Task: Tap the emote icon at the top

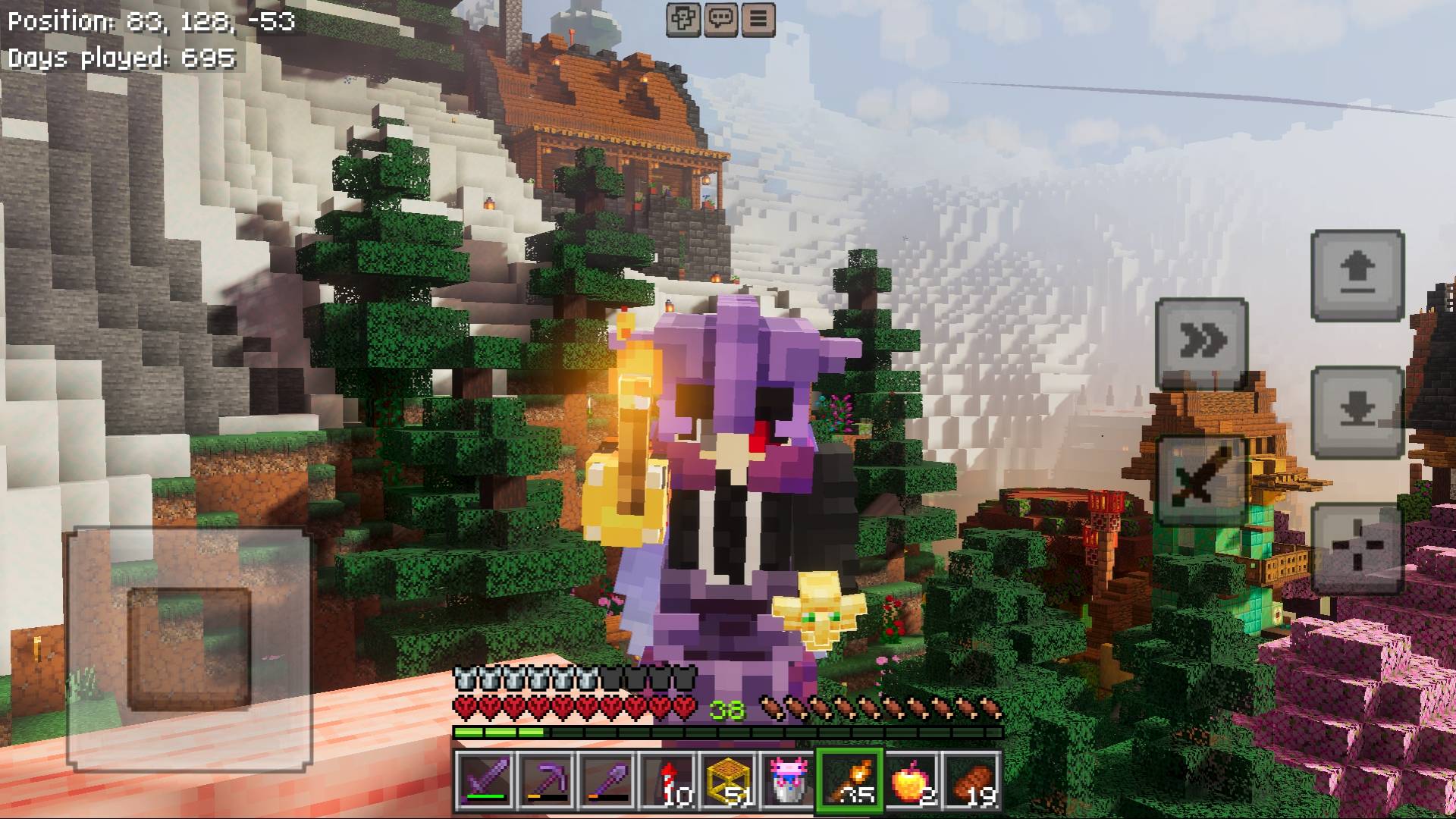Action: [x=682, y=19]
